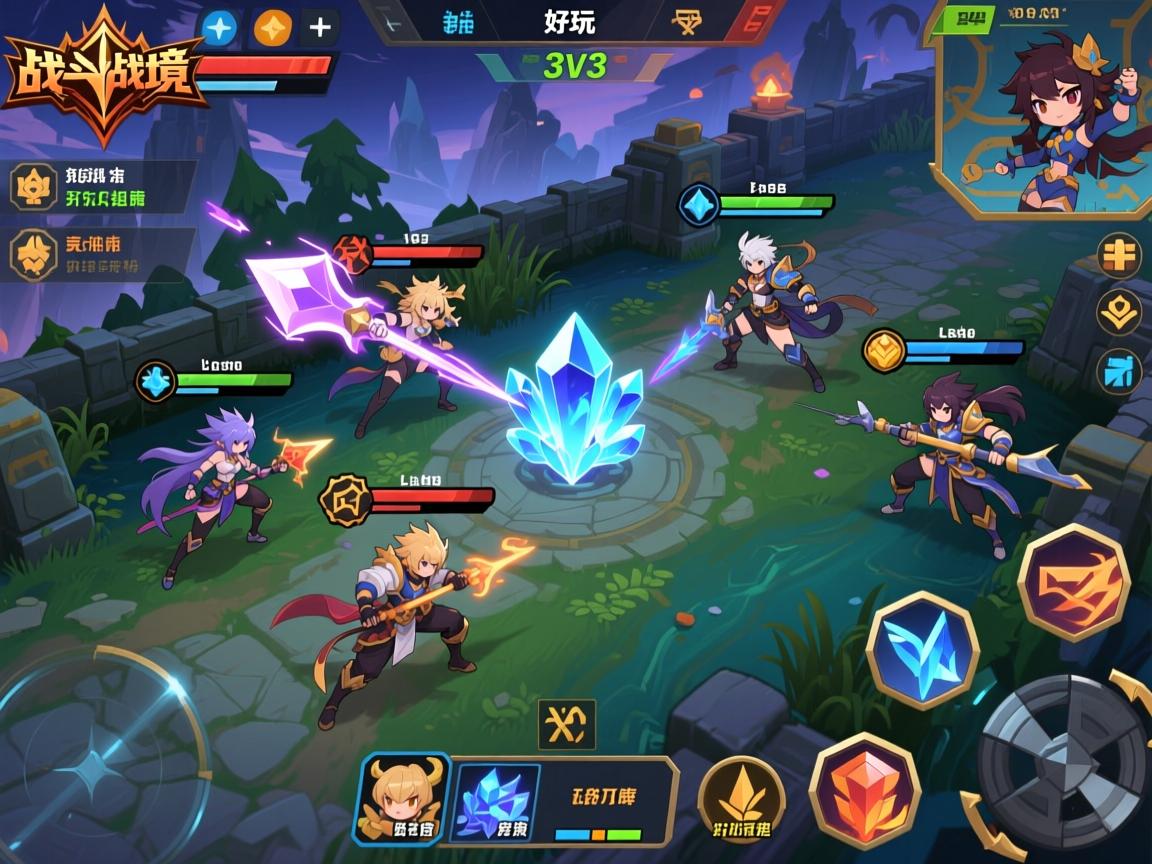Screen dimensions: 1152x864
Task: Activate the golden leaf ability button
Action: [741, 799]
